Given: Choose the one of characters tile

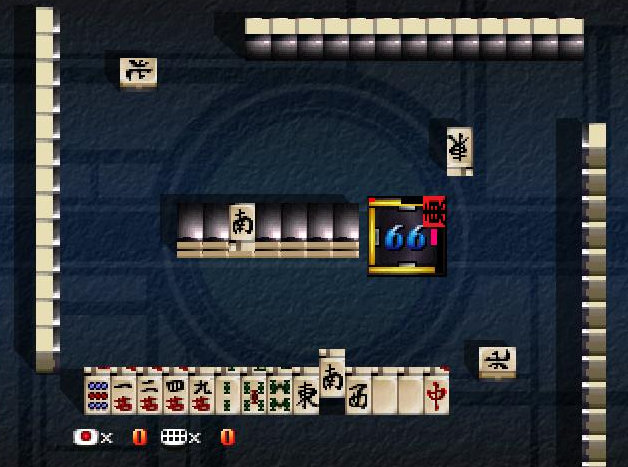Looking at the screenshot, I should pos(123,392).
